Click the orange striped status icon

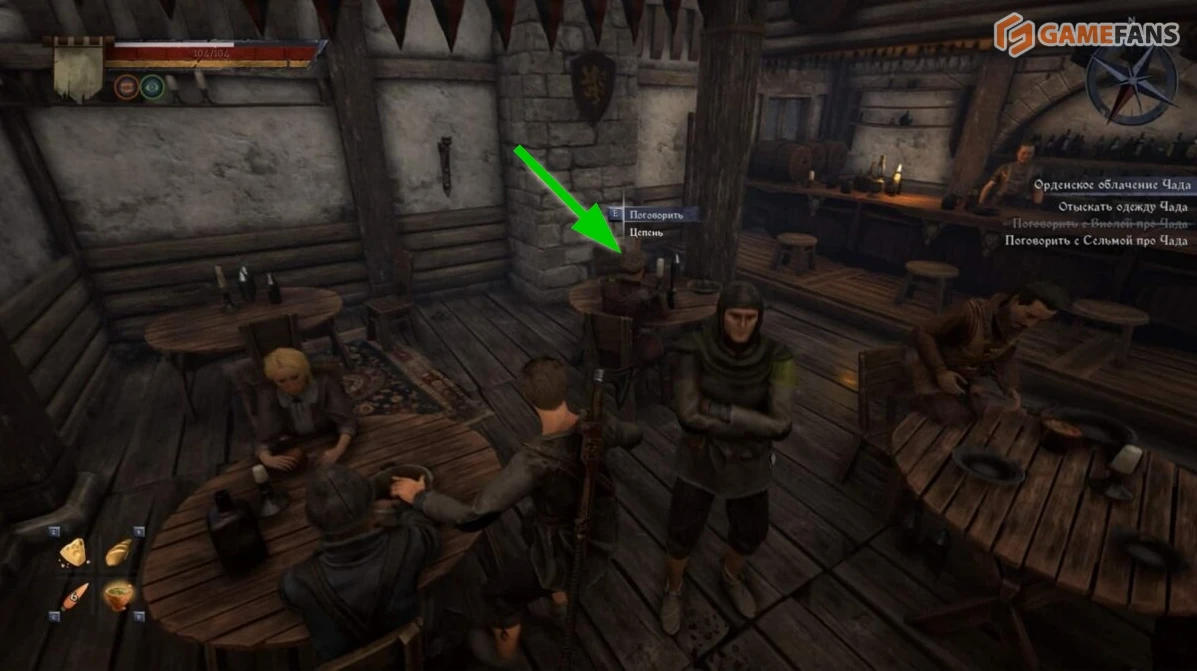tap(126, 86)
